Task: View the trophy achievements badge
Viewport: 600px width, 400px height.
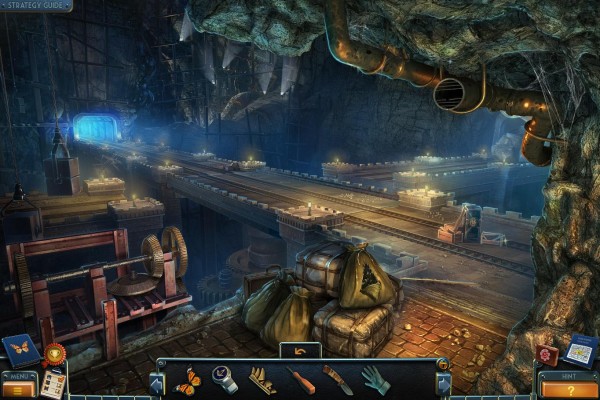Action: (x=54, y=353)
